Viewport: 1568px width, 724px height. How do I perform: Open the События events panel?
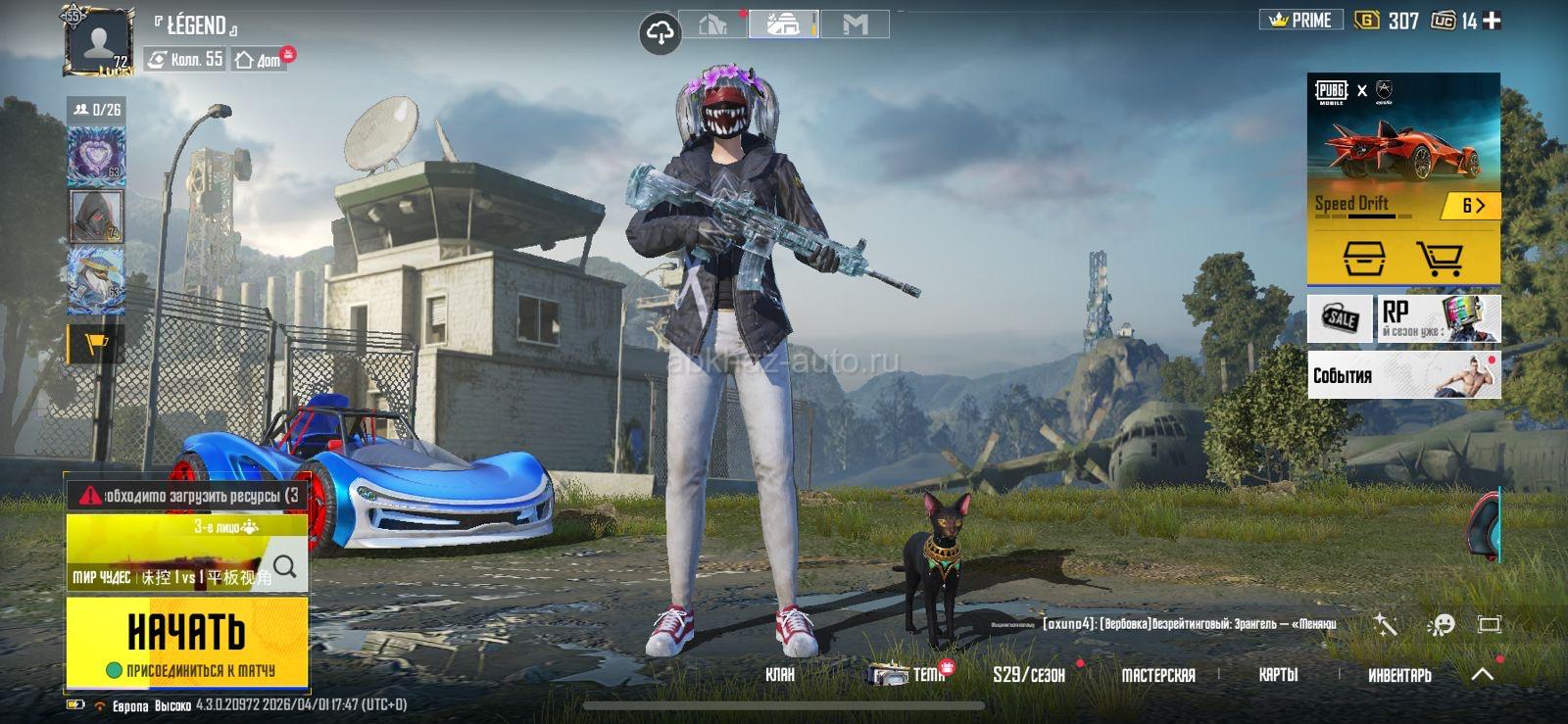[x=1403, y=375]
